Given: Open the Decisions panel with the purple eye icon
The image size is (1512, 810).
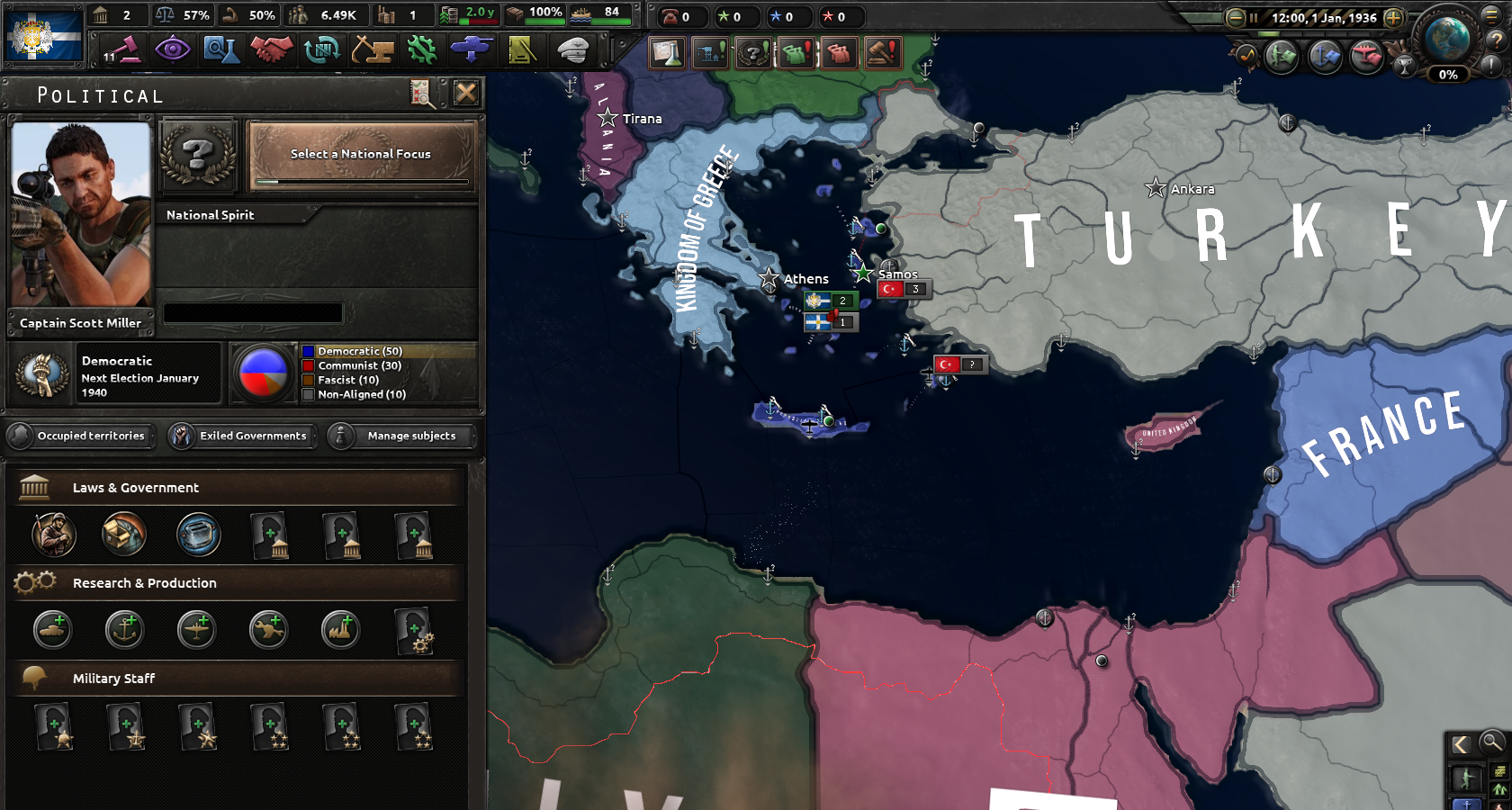Looking at the screenshot, I should click(173, 50).
